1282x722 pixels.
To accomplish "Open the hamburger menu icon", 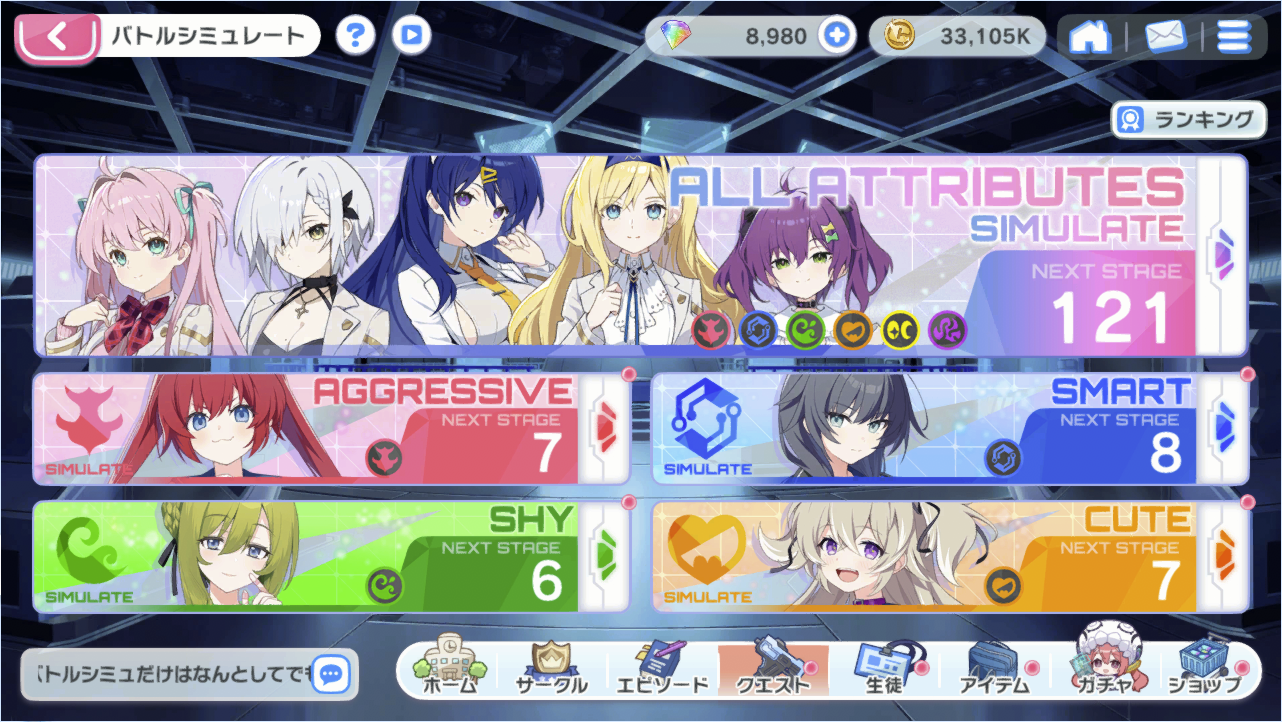I will tap(1233, 38).
